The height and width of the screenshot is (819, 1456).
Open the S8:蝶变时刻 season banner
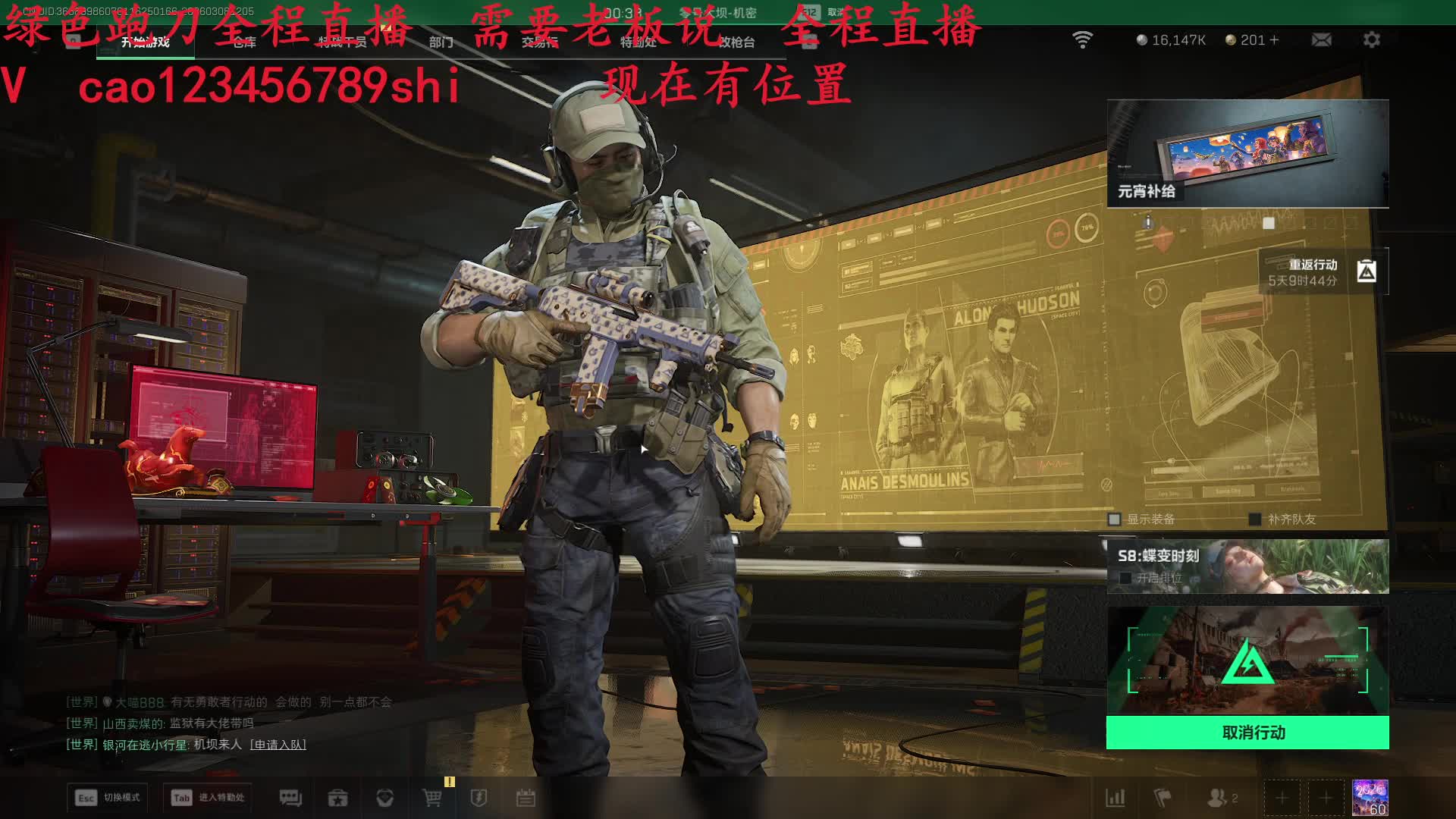point(1247,566)
